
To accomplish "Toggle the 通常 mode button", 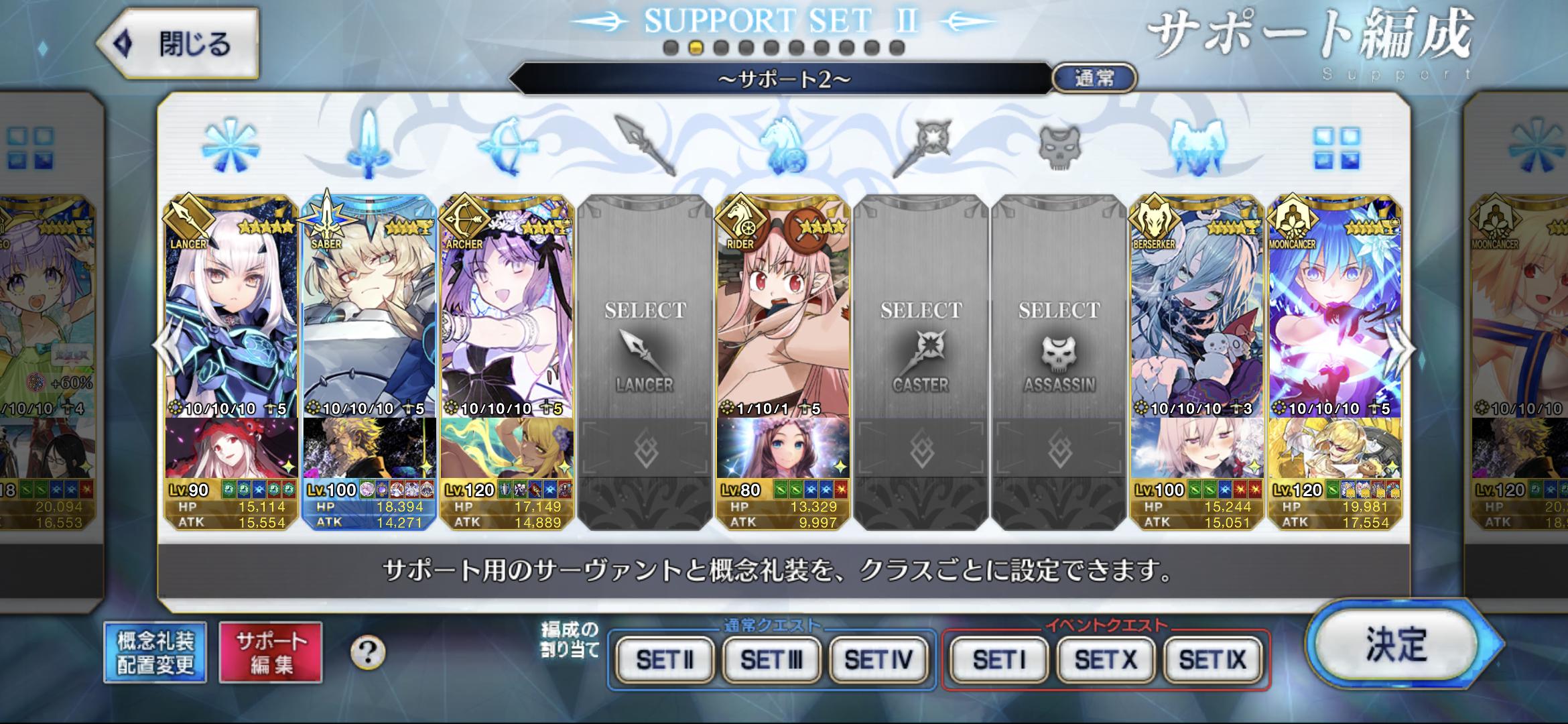I will coord(1094,78).
